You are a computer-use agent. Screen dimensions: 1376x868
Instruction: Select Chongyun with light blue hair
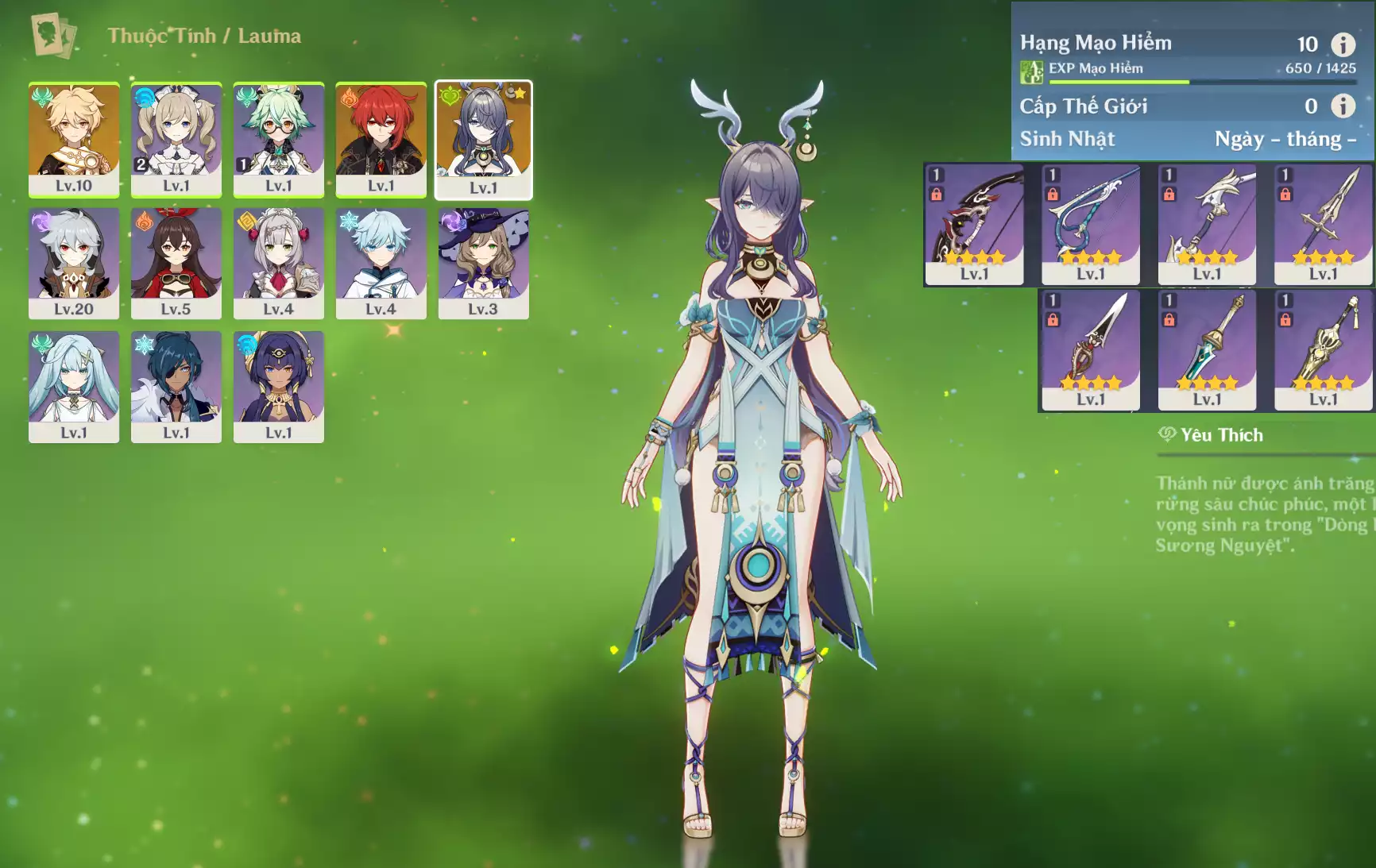(x=381, y=263)
